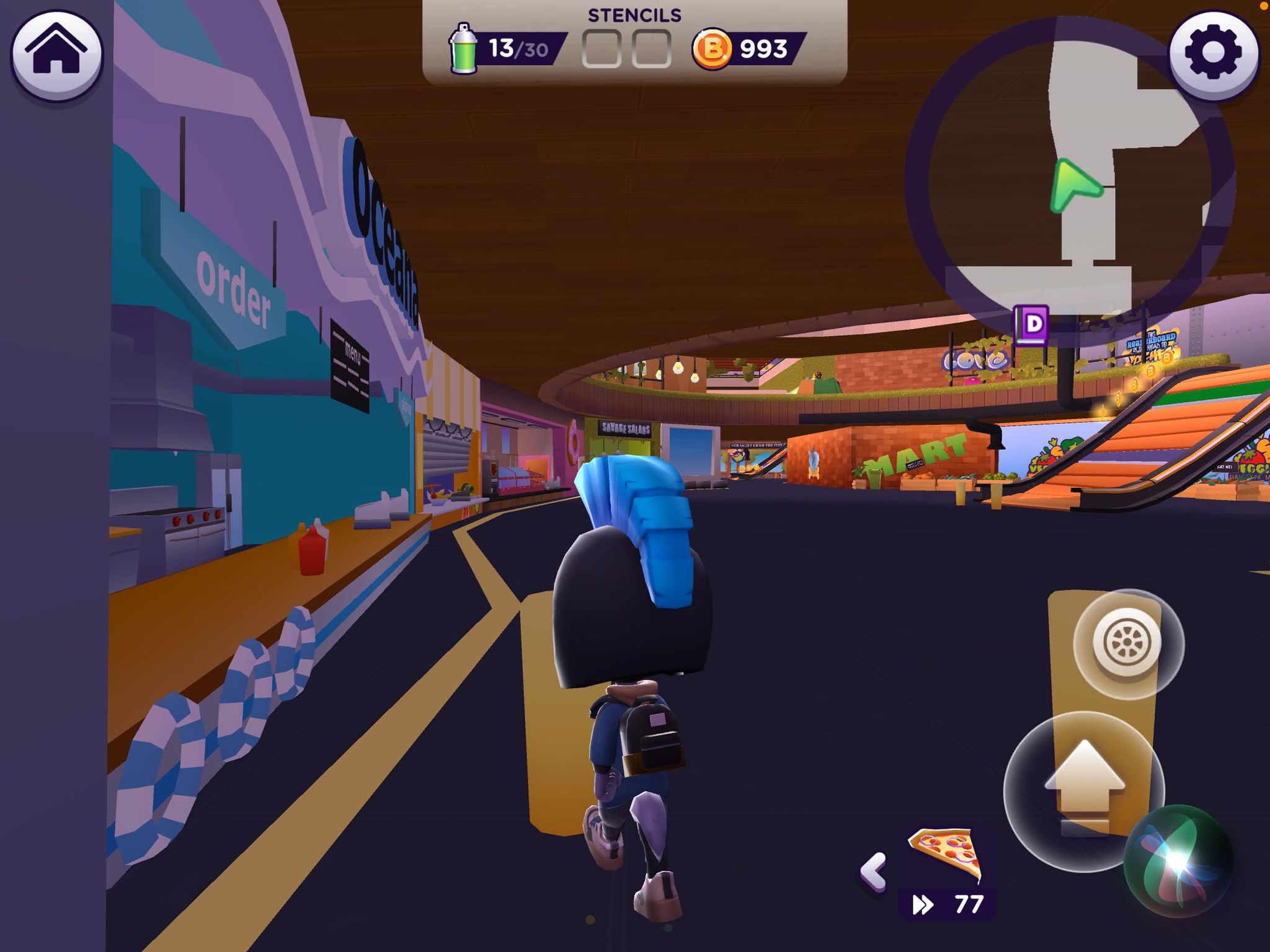The width and height of the screenshot is (1270, 952).
Task: Use the pizza slice boost item
Action: (946, 855)
